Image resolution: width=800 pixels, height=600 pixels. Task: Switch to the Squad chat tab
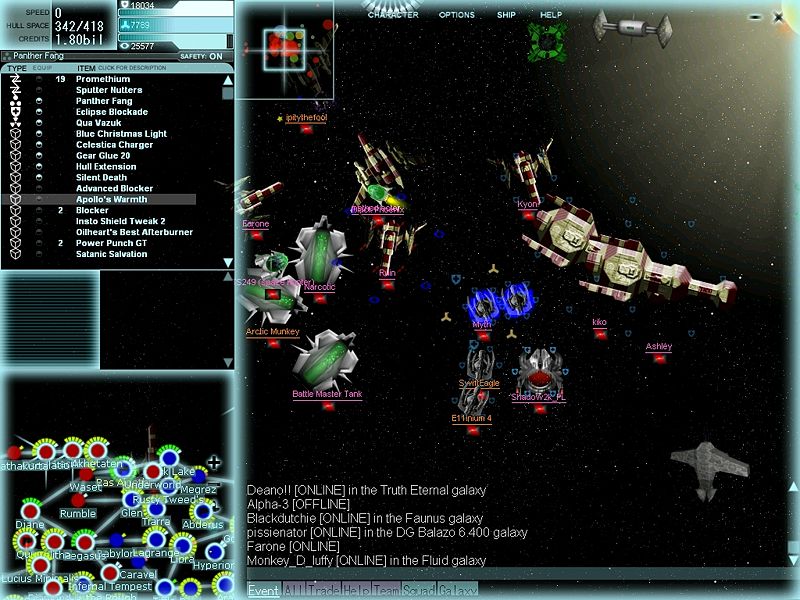(419, 590)
